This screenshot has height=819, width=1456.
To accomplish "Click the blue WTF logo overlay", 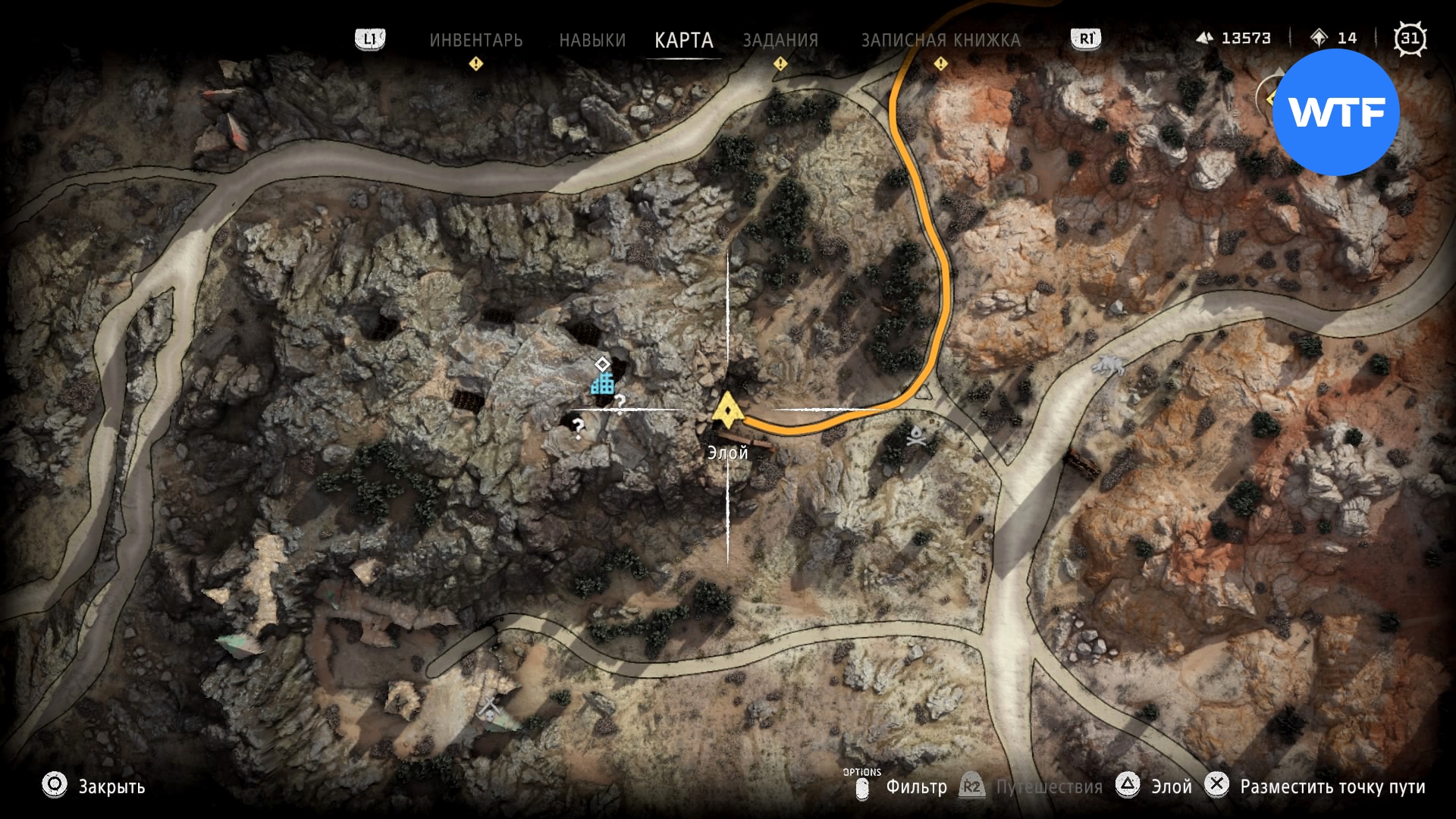I will tap(1335, 112).
